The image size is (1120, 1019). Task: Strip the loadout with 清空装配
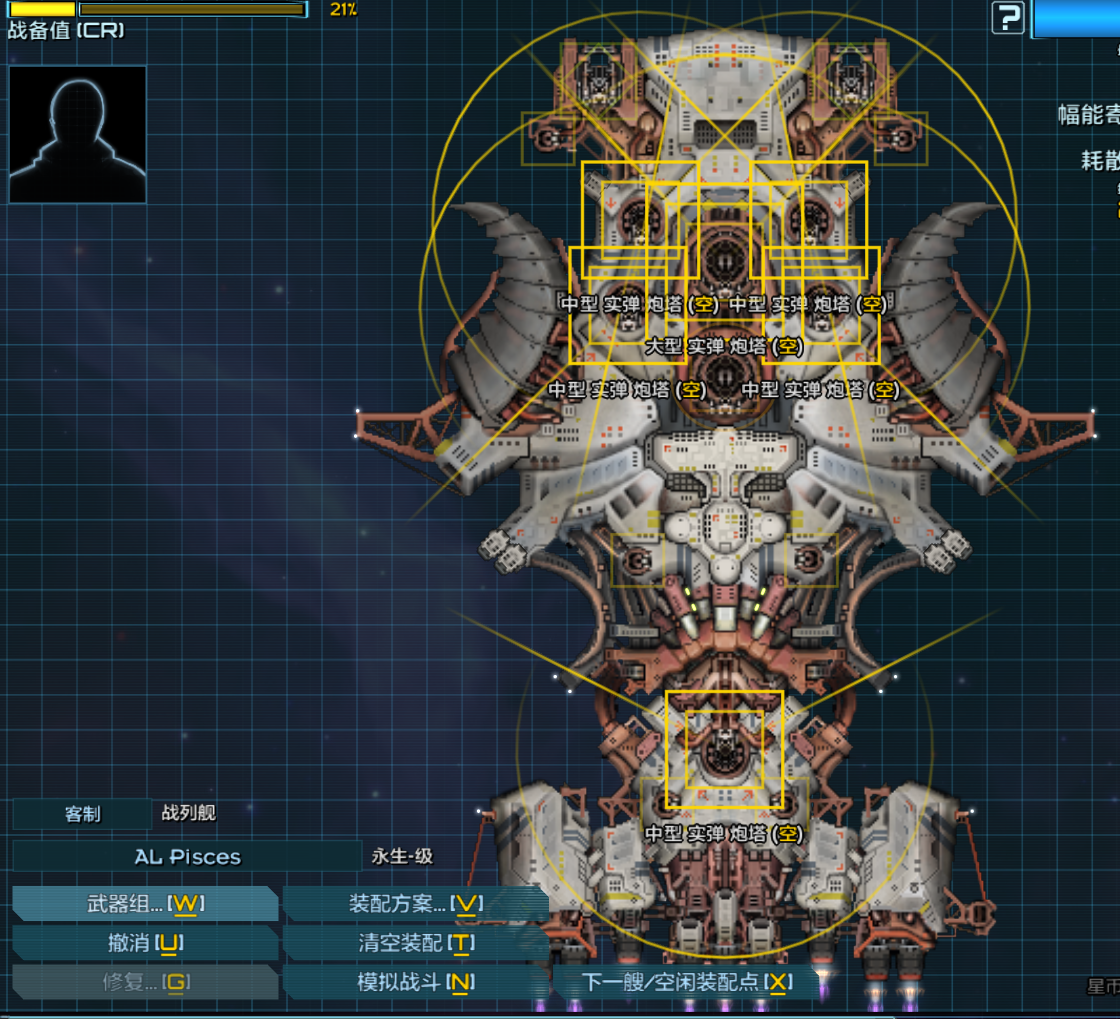(x=415, y=943)
